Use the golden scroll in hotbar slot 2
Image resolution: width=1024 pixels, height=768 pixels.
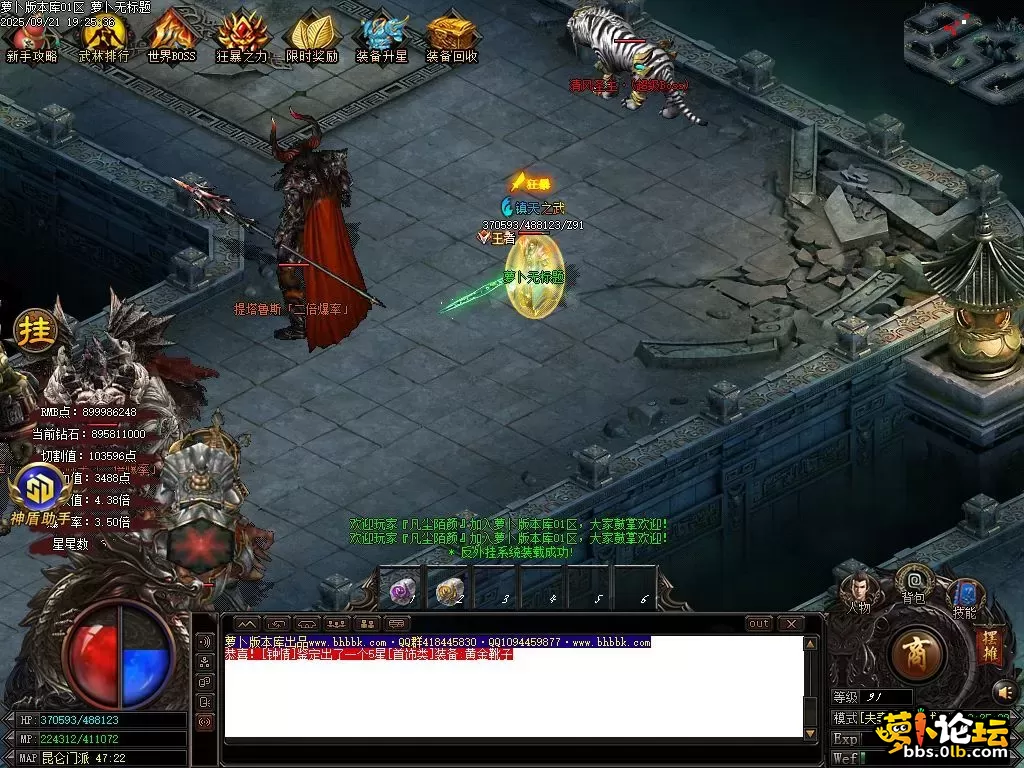click(x=449, y=591)
